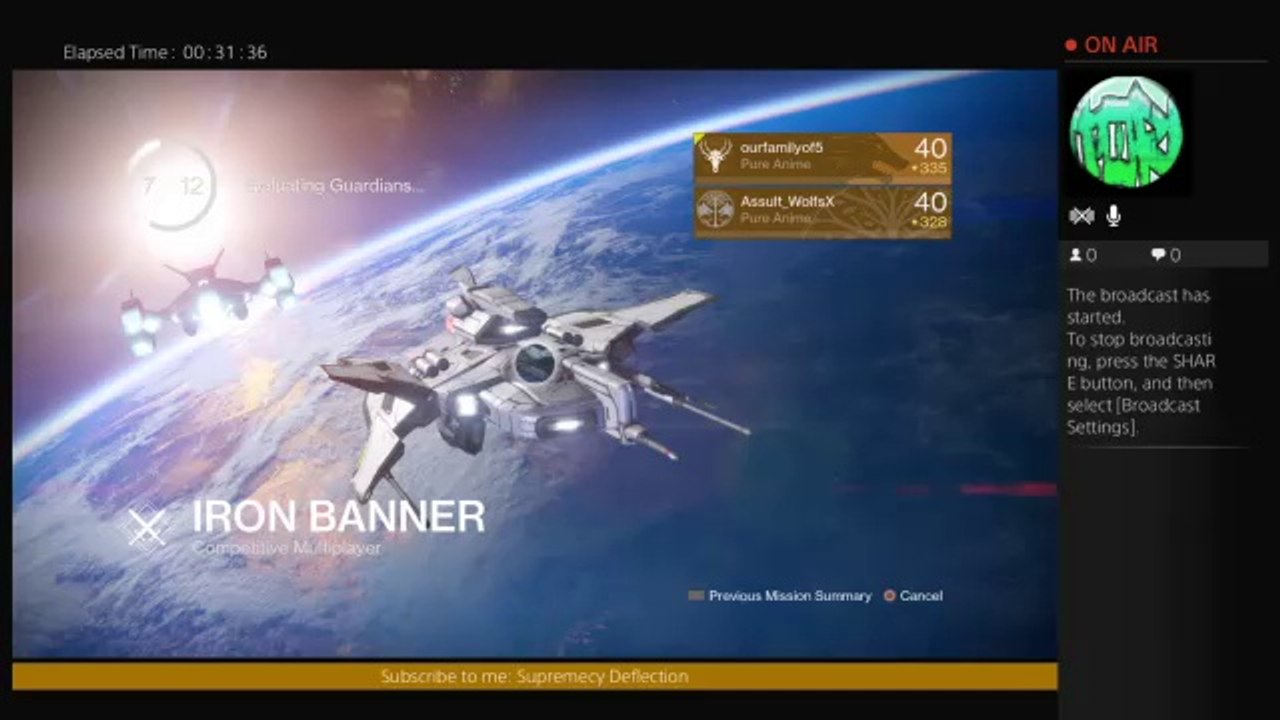Select the ourfamilyof5 player card
Viewport: 1280px width, 720px height.
(x=822, y=158)
